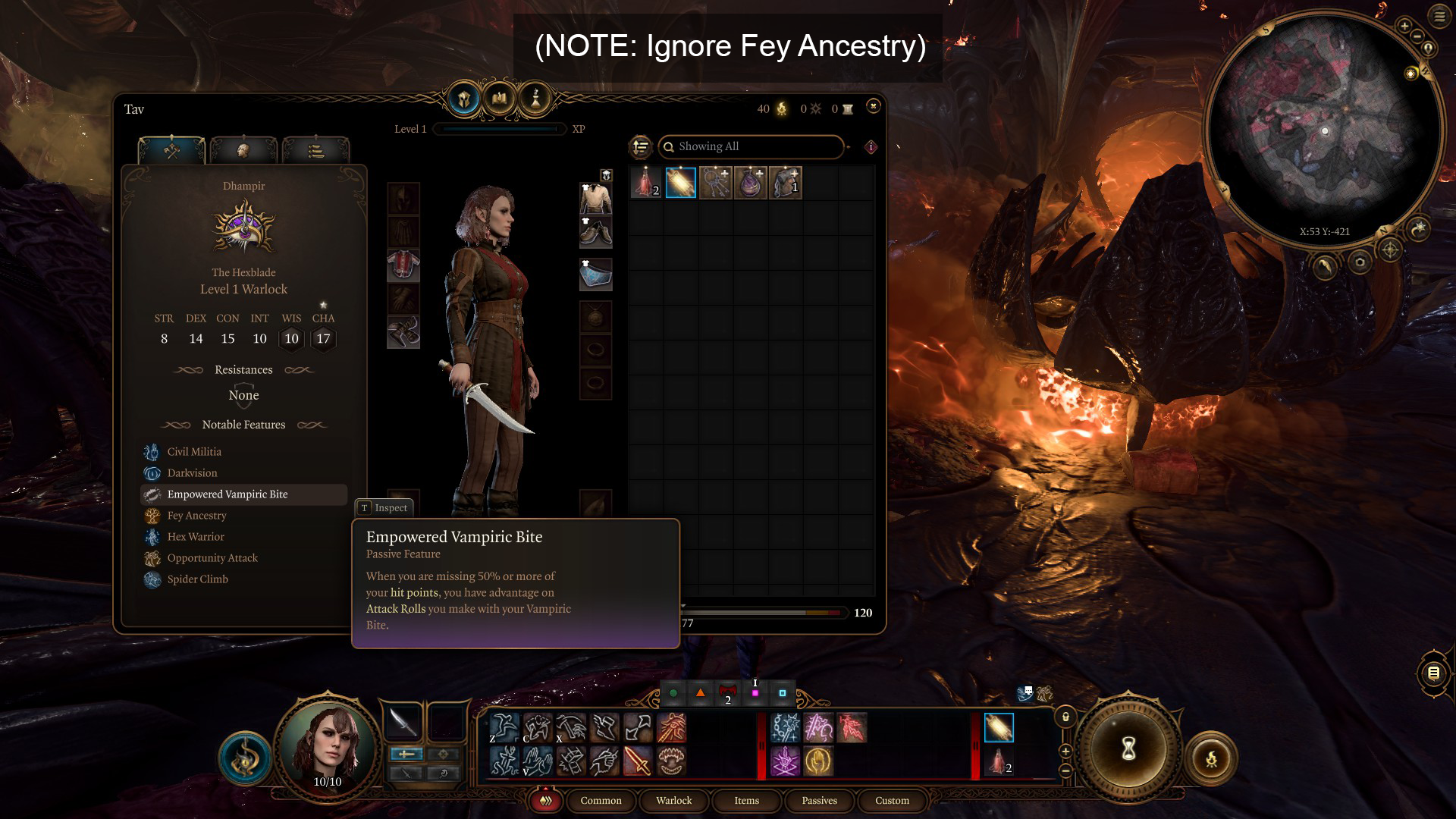Select the Common hotbar tab
Viewport: 1456px width, 819px height.
point(601,801)
